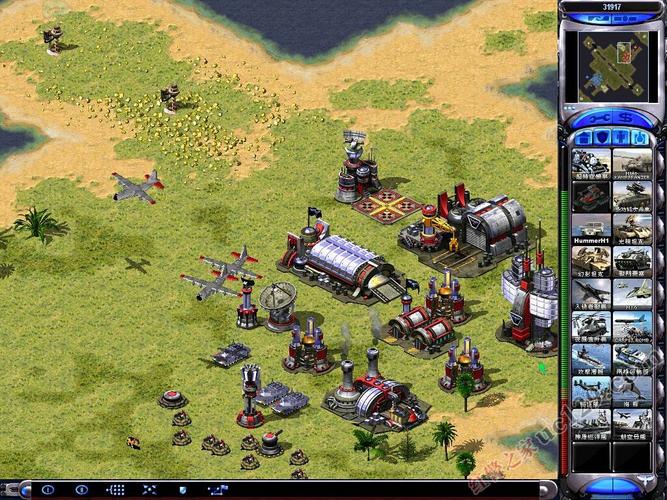This screenshot has height=500, width=667.
Task: Click the dotted grid icon on the command bar
Action: click(x=115, y=490)
